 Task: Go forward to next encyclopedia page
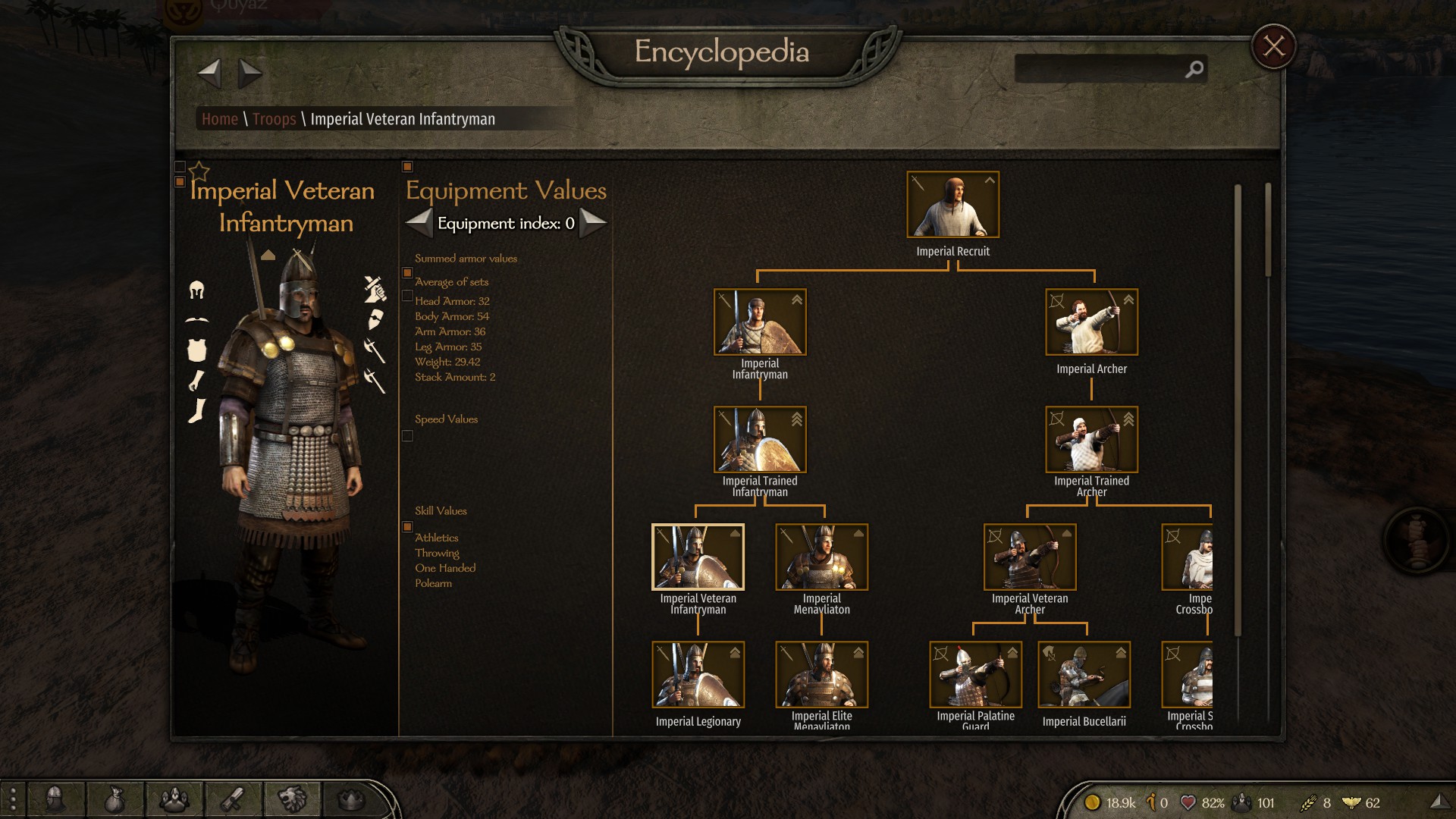pyautogui.click(x=249, y=74)
